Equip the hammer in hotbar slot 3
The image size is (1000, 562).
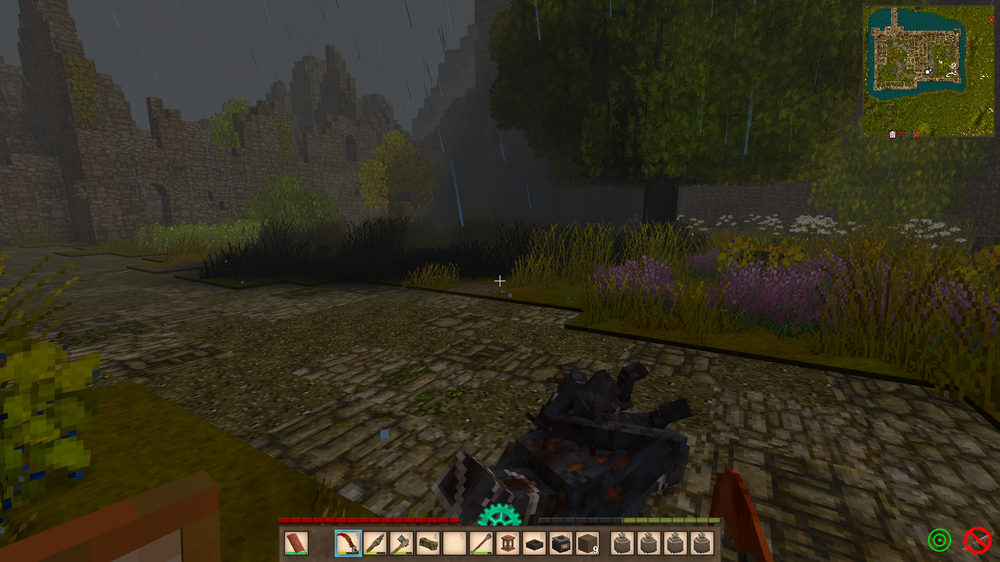tap(401, 544)
